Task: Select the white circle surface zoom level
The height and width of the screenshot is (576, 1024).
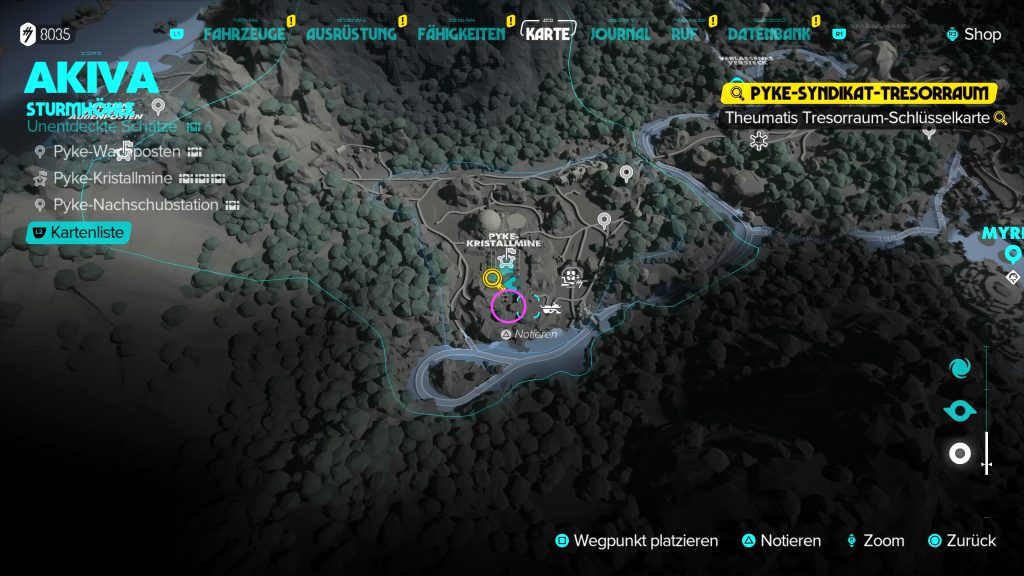Action: [960, 454]
